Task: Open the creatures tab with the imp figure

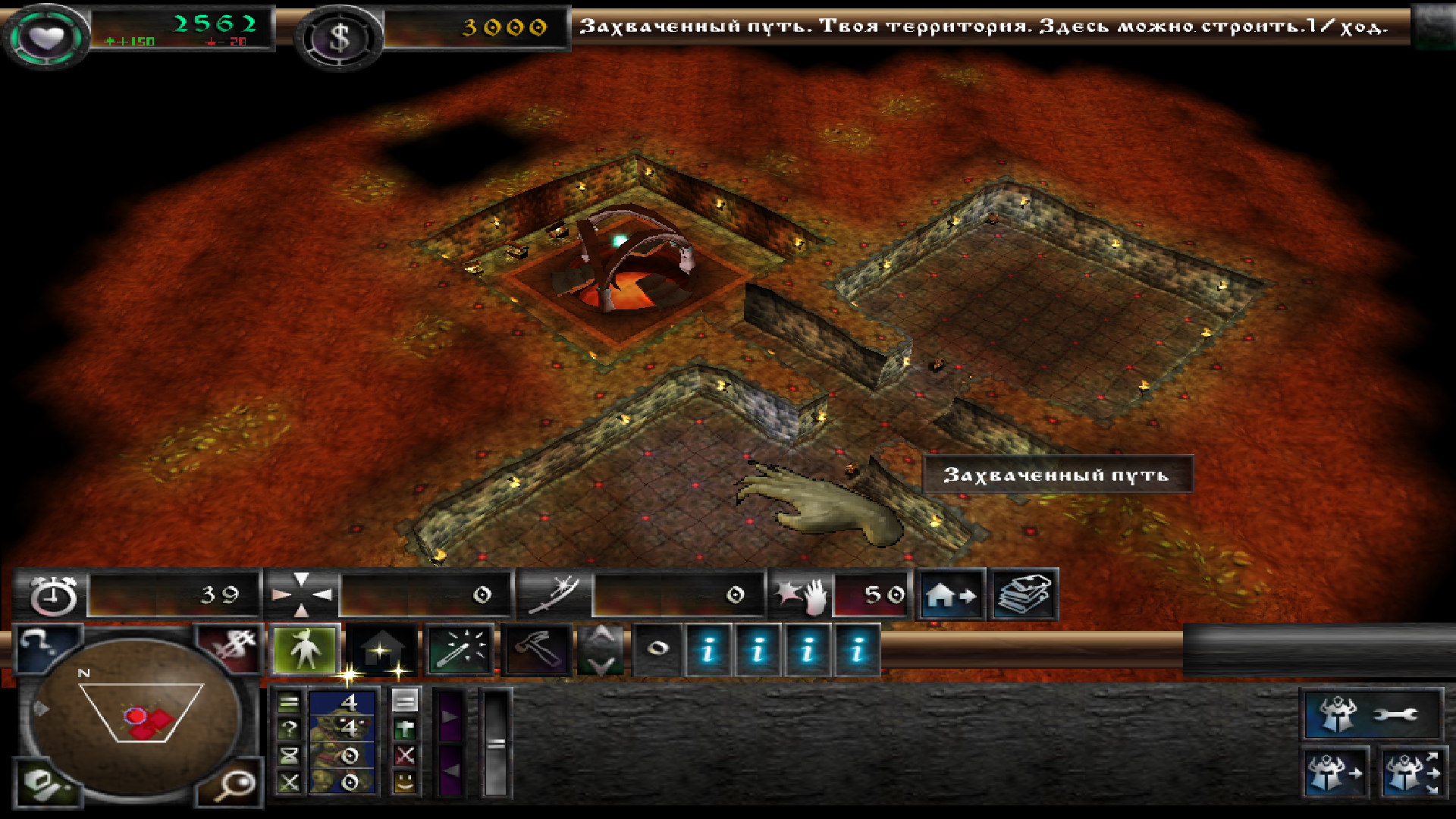Action: pyautogui.click(x=305, y=650)
